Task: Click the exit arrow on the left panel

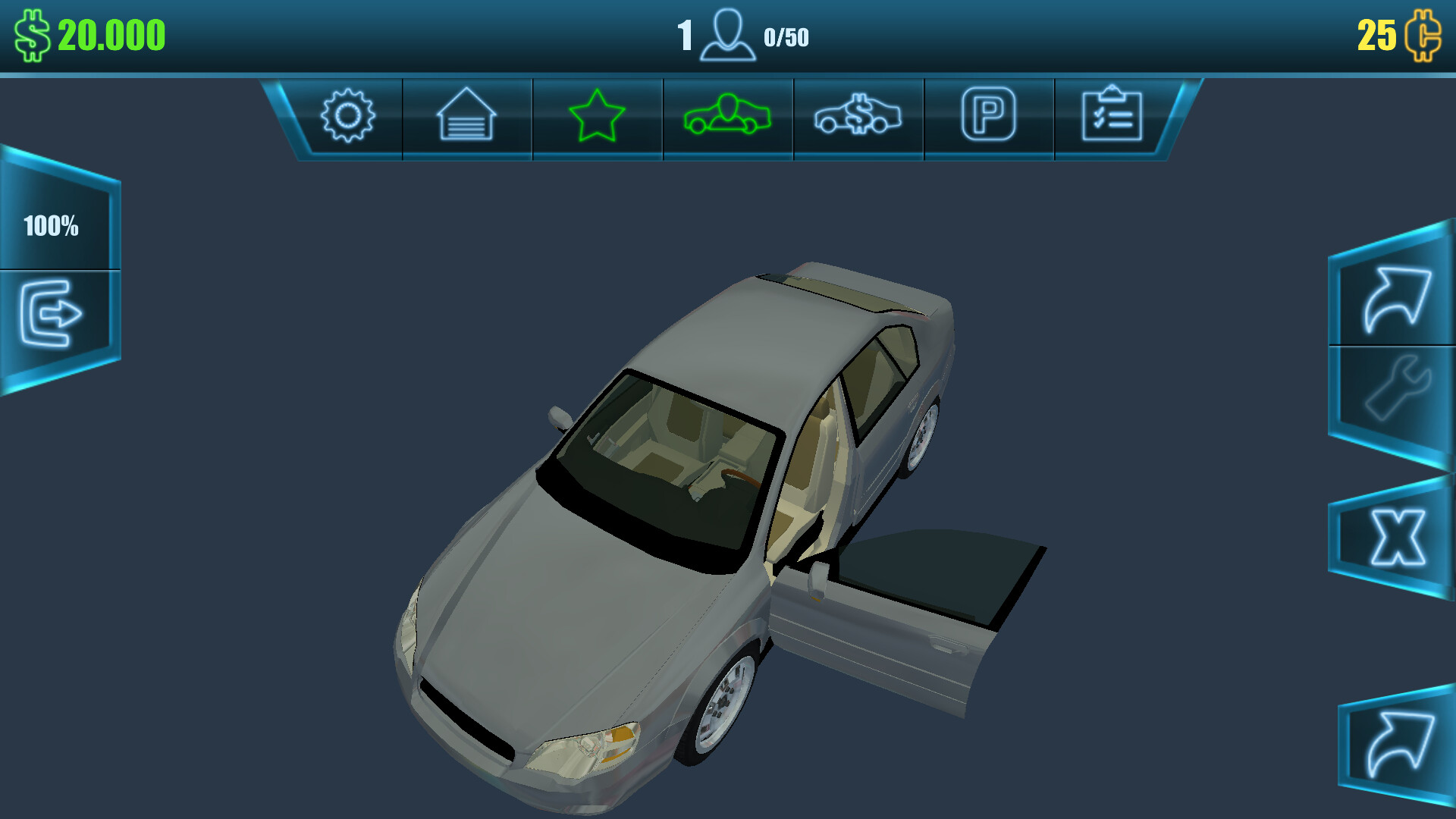Action: point(53,313)
